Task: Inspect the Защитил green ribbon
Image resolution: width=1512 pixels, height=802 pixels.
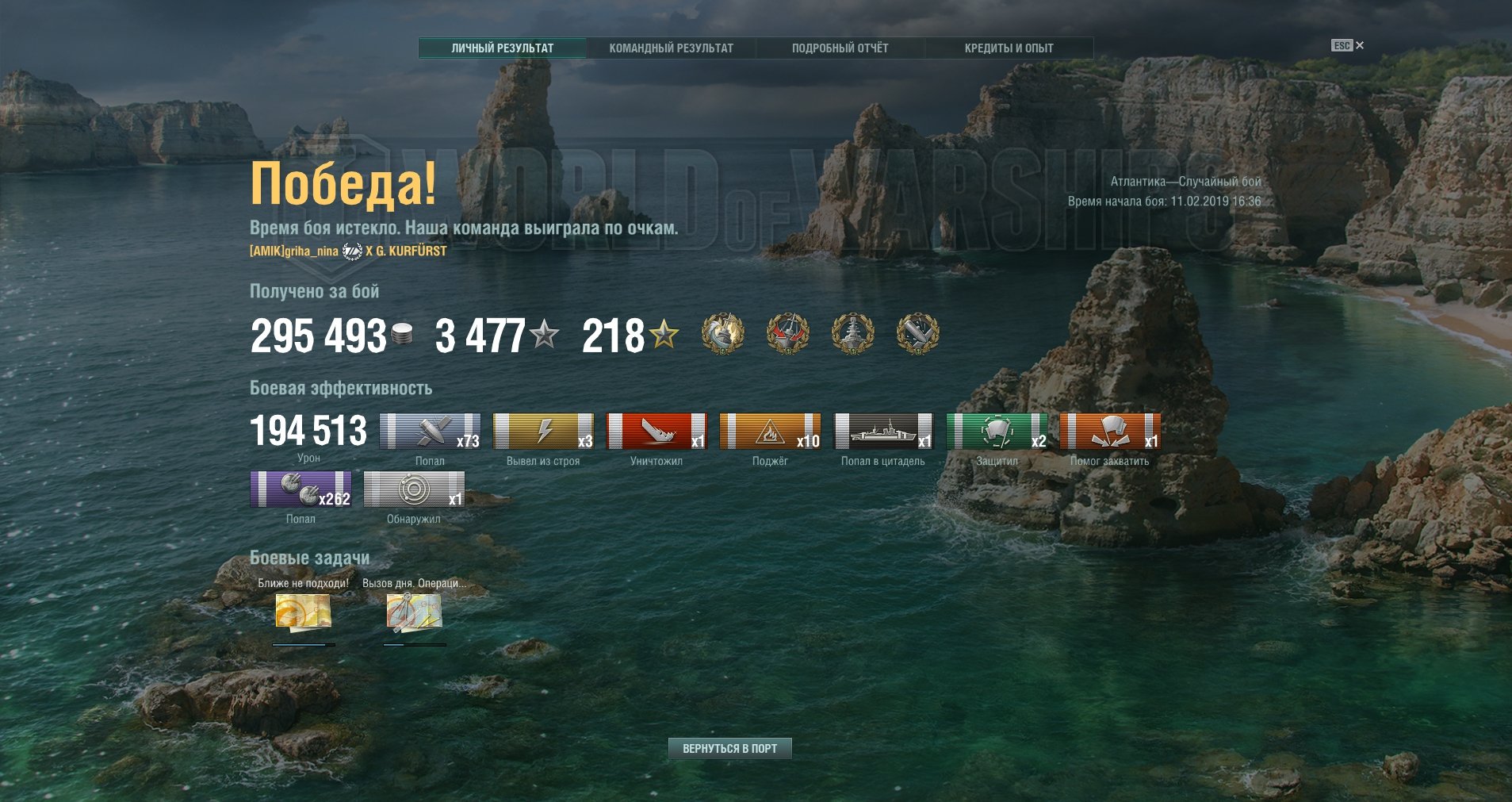Action: click(x=997, y=432)
